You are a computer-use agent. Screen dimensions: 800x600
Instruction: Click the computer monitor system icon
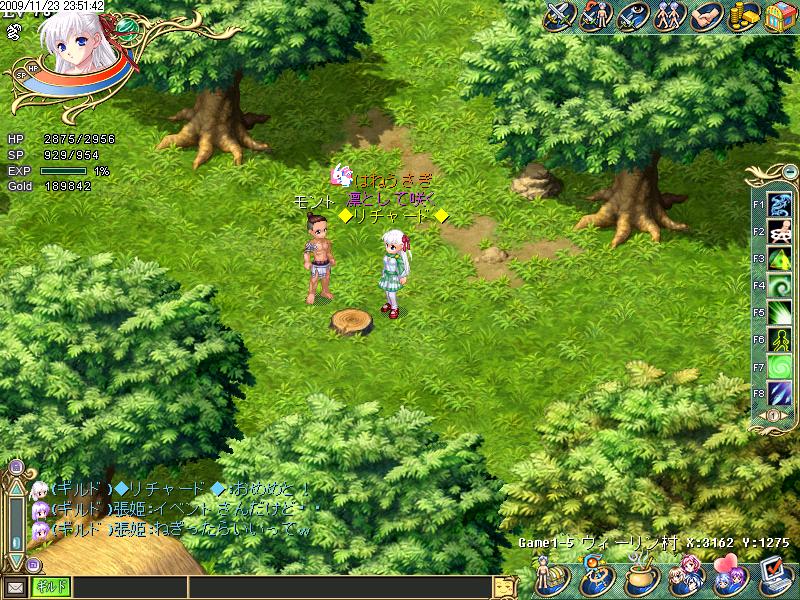coord(775,577)
